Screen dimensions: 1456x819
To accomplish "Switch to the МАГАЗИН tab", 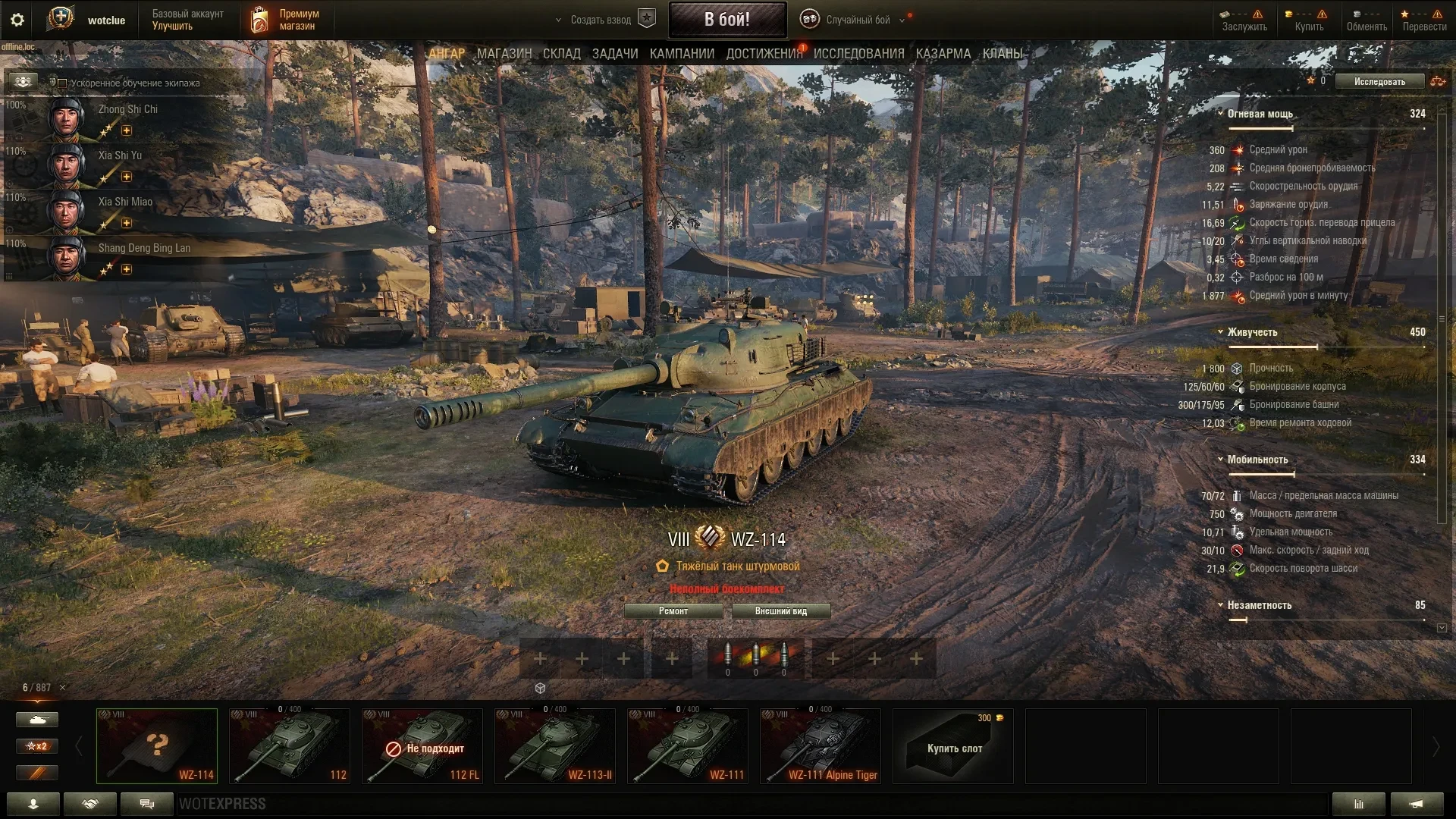I will (504, 54).
